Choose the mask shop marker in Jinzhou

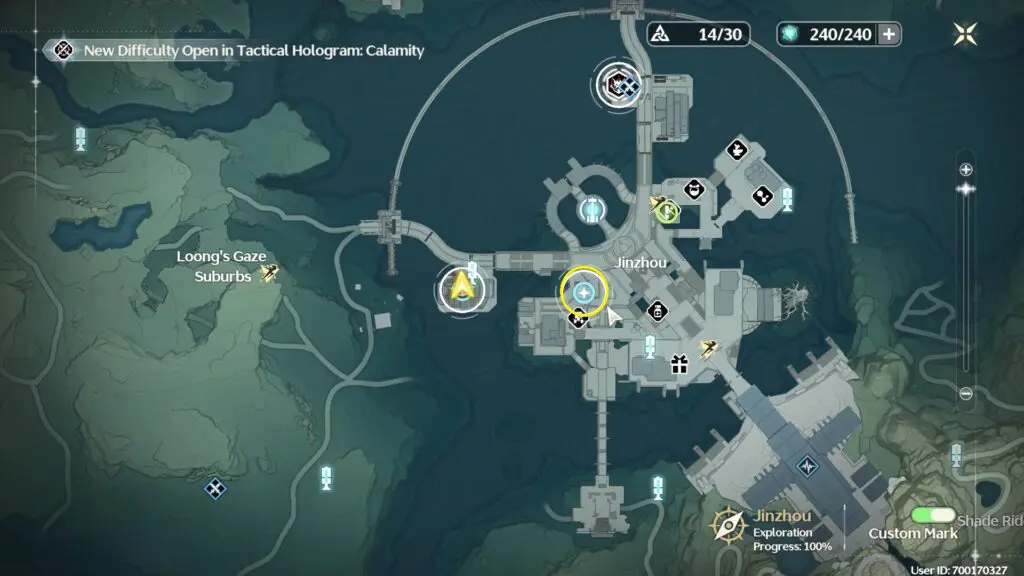[694, 189]
